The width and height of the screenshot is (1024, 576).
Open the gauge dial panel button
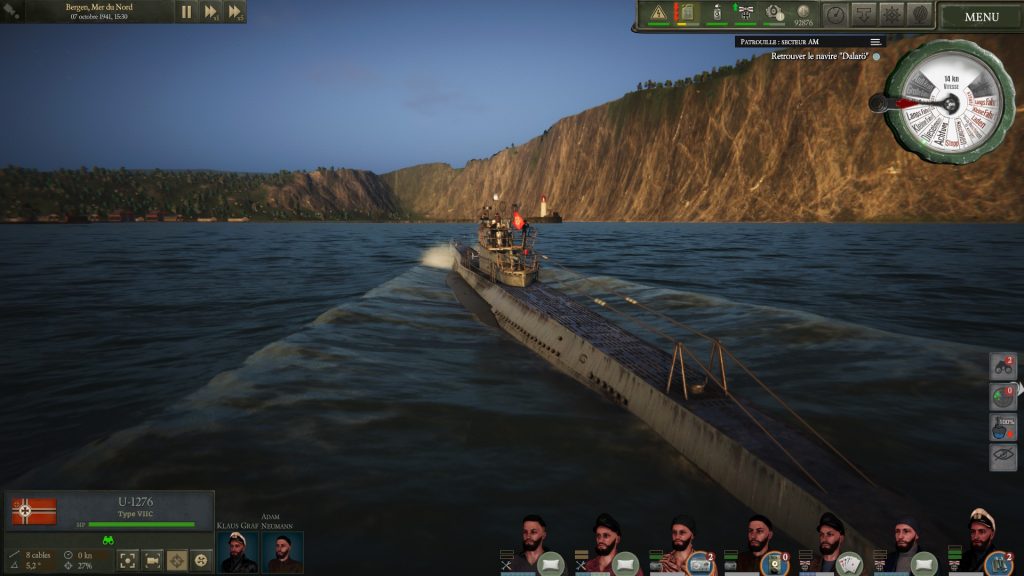coord(835,14)
